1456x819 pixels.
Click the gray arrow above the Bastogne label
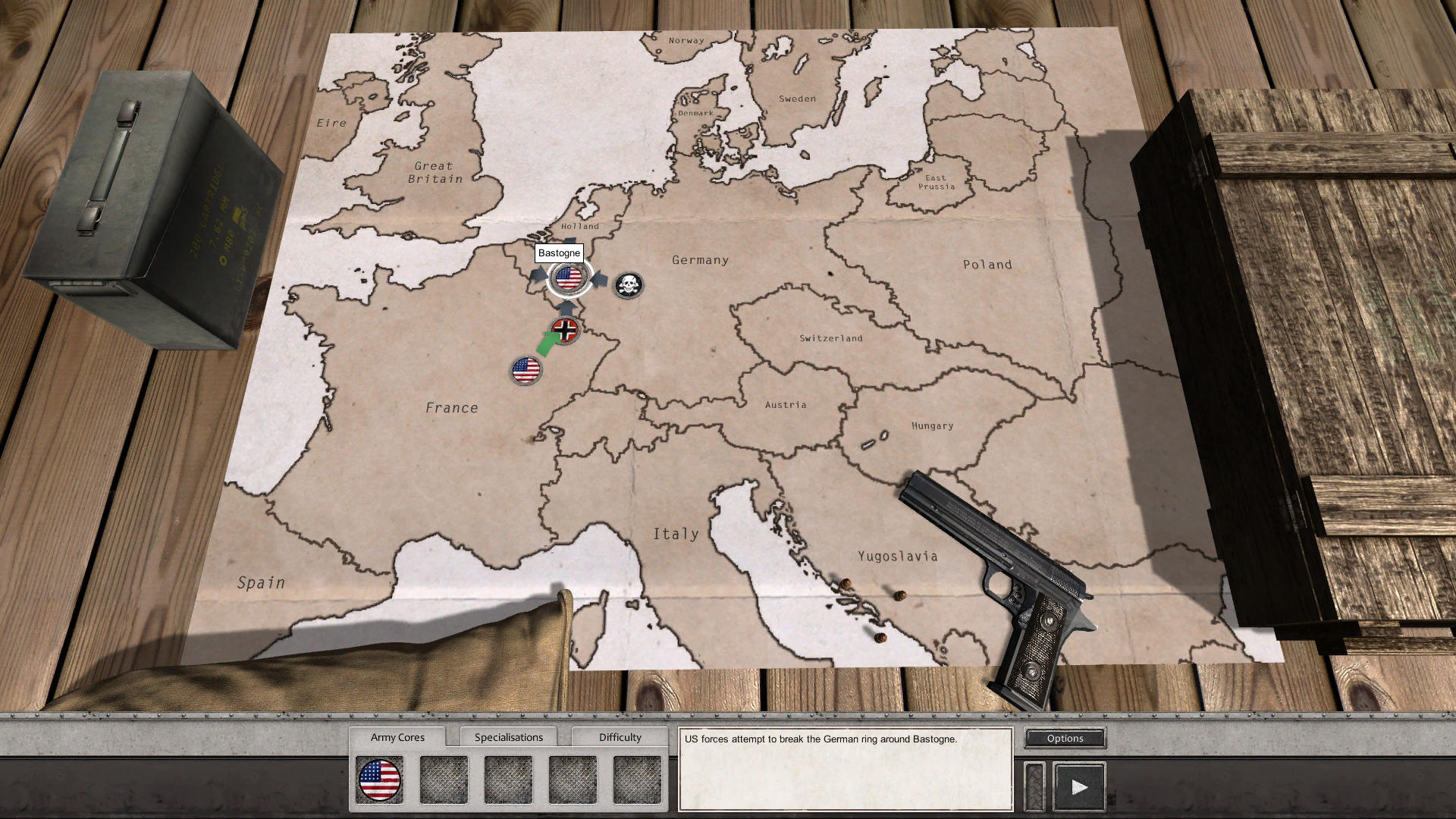click(x=569, y=240)
